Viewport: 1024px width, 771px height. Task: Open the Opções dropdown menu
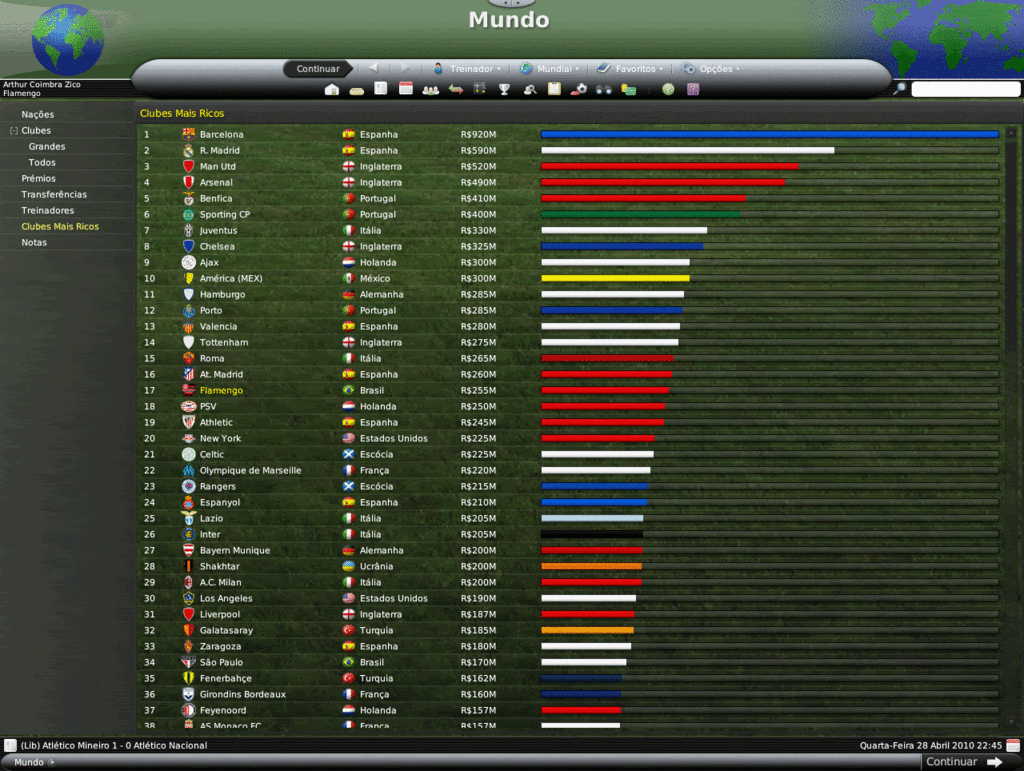[712, 69]
